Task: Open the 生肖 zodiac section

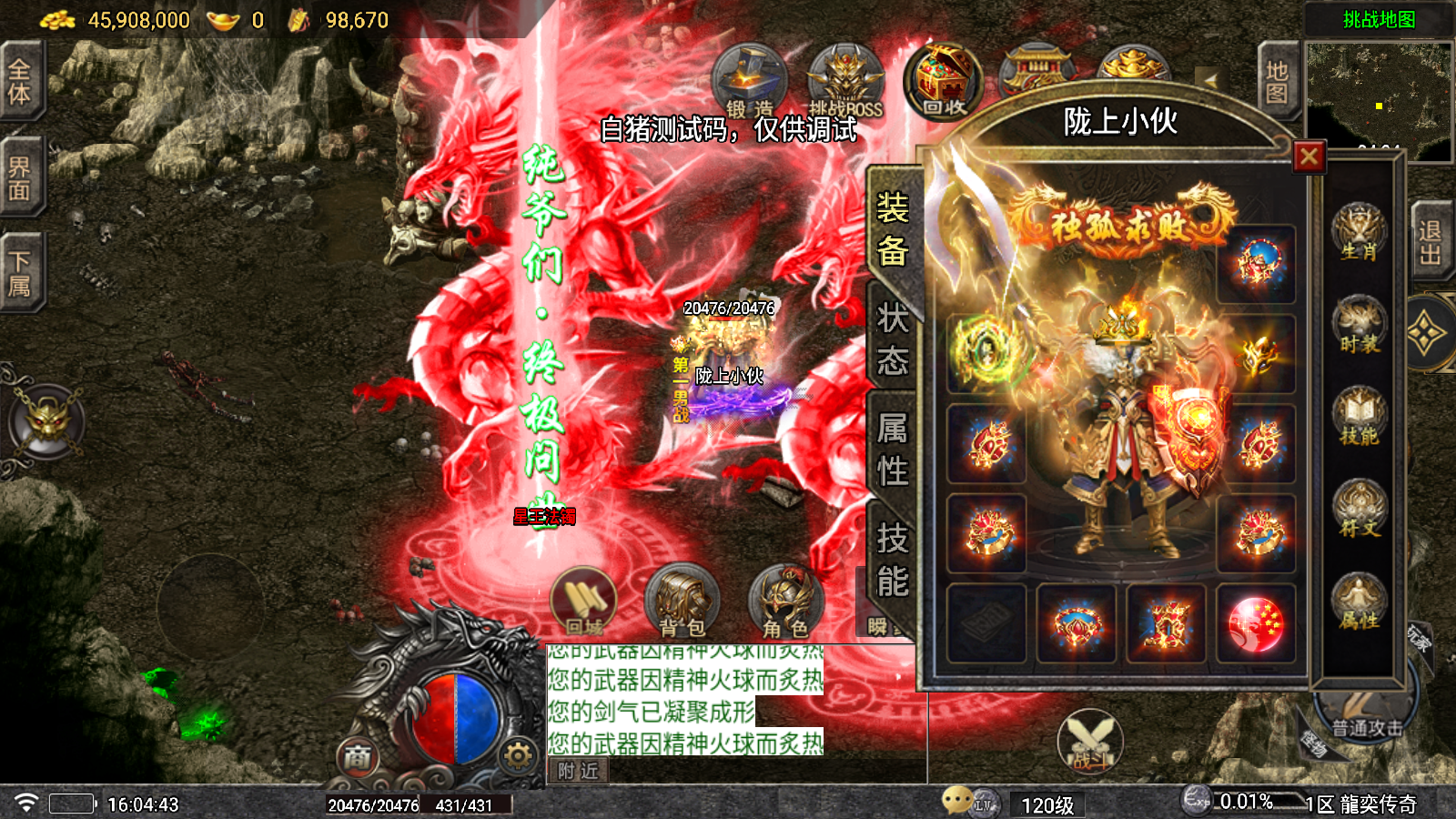Action: (1359, 233)
